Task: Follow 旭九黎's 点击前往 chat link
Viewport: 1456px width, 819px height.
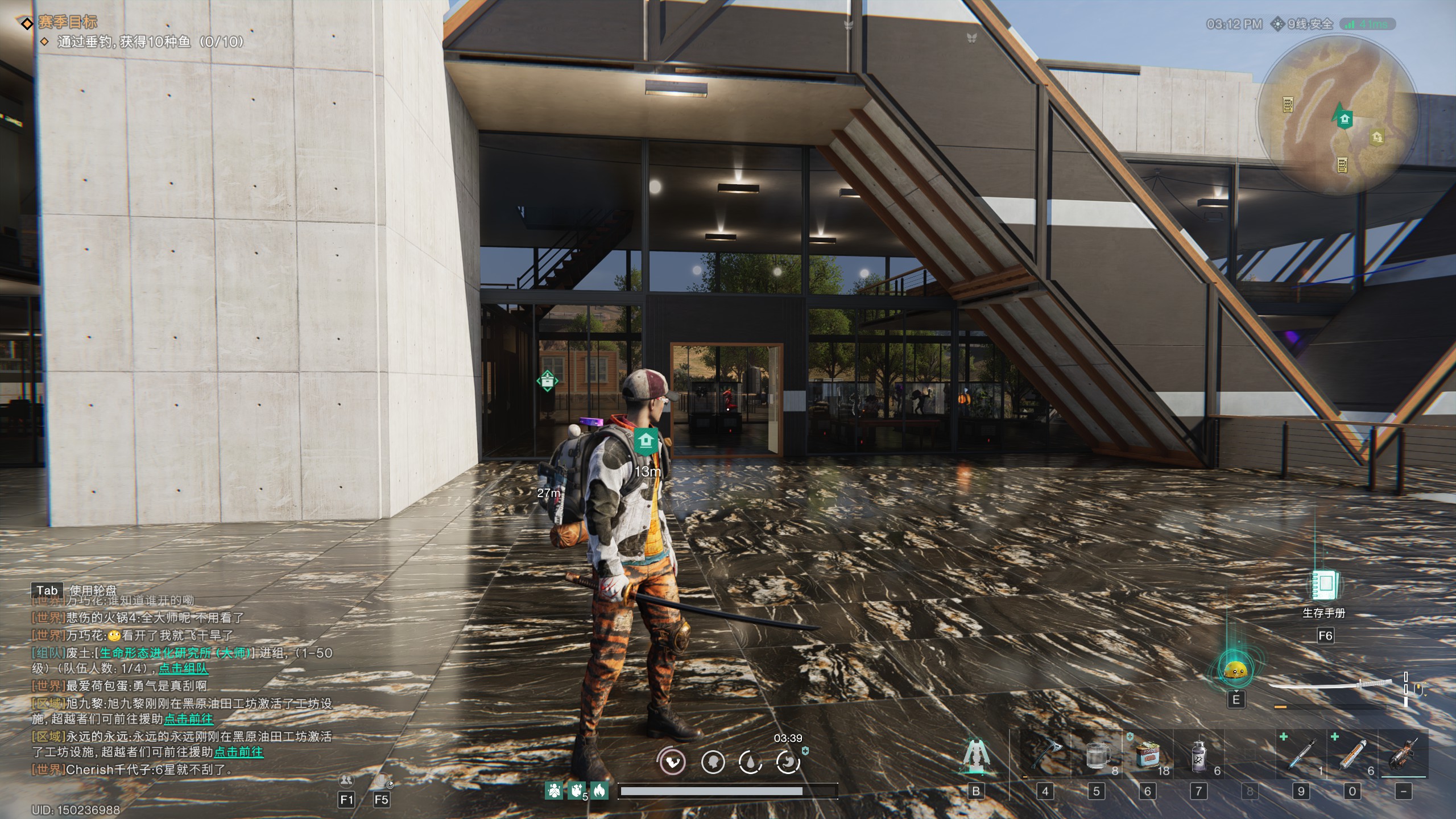Action: click(x=188, y=719)
